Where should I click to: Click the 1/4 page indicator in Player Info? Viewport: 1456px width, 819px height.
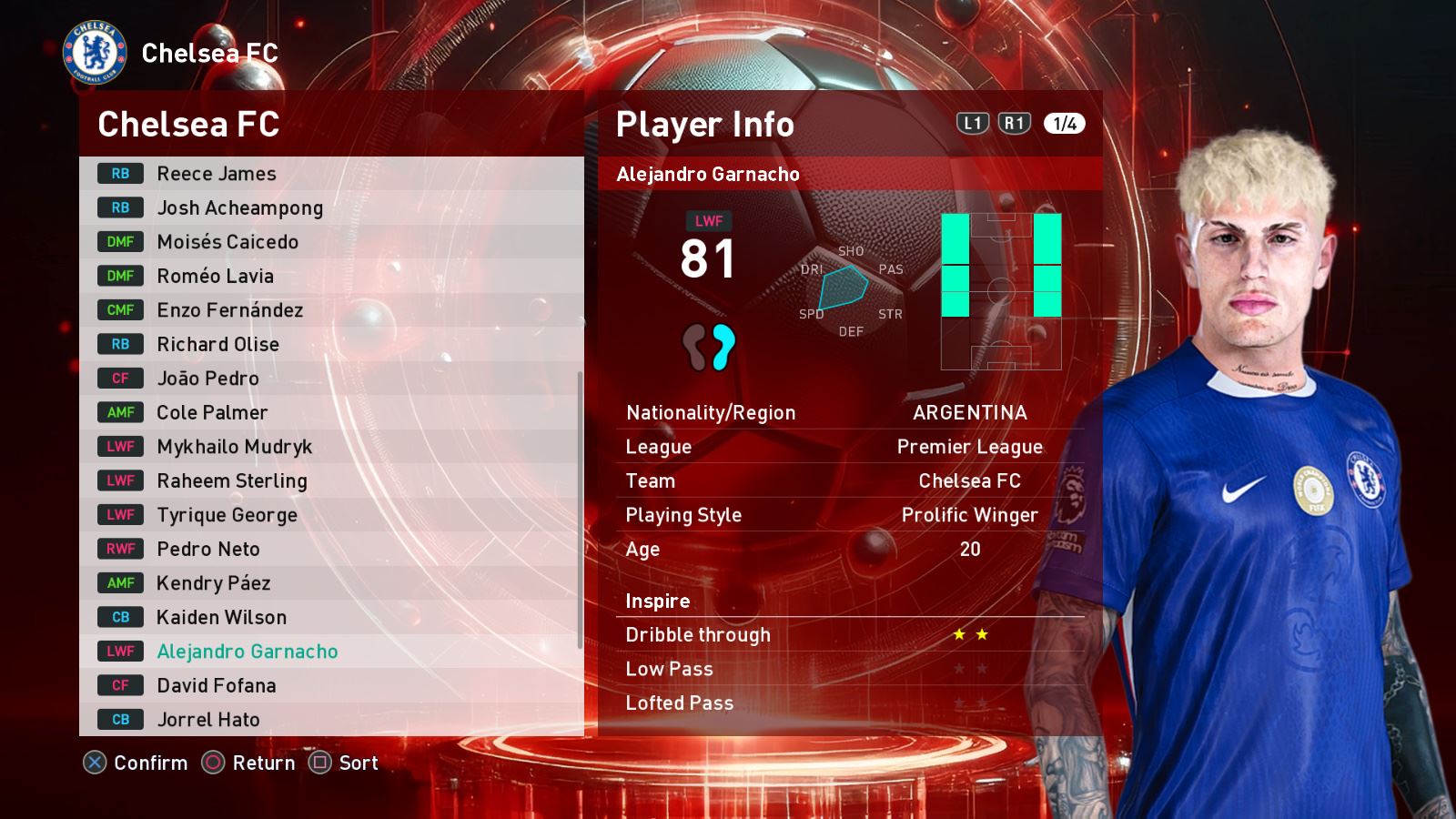coord(1064,124)
